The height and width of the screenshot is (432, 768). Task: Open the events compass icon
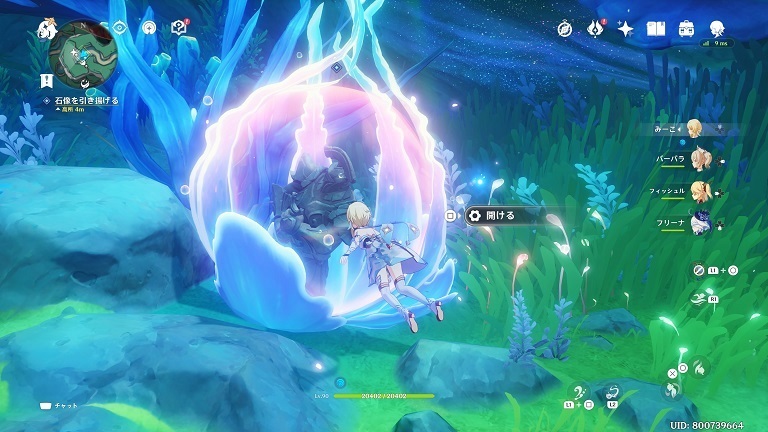(x=565, y=29)
